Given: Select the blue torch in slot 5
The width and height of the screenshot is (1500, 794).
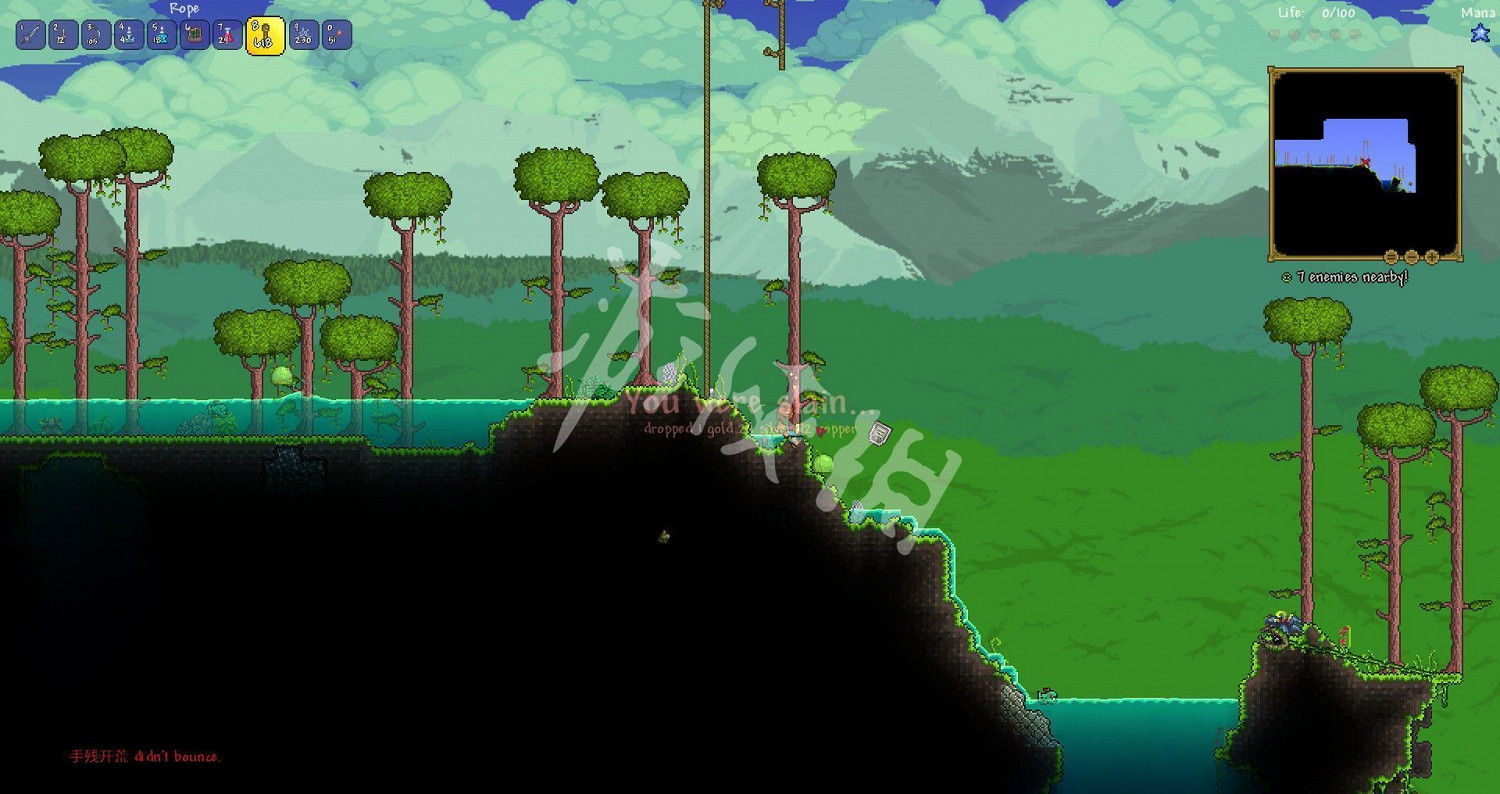Looking at the screenshot, I should (x=162, y=33).
